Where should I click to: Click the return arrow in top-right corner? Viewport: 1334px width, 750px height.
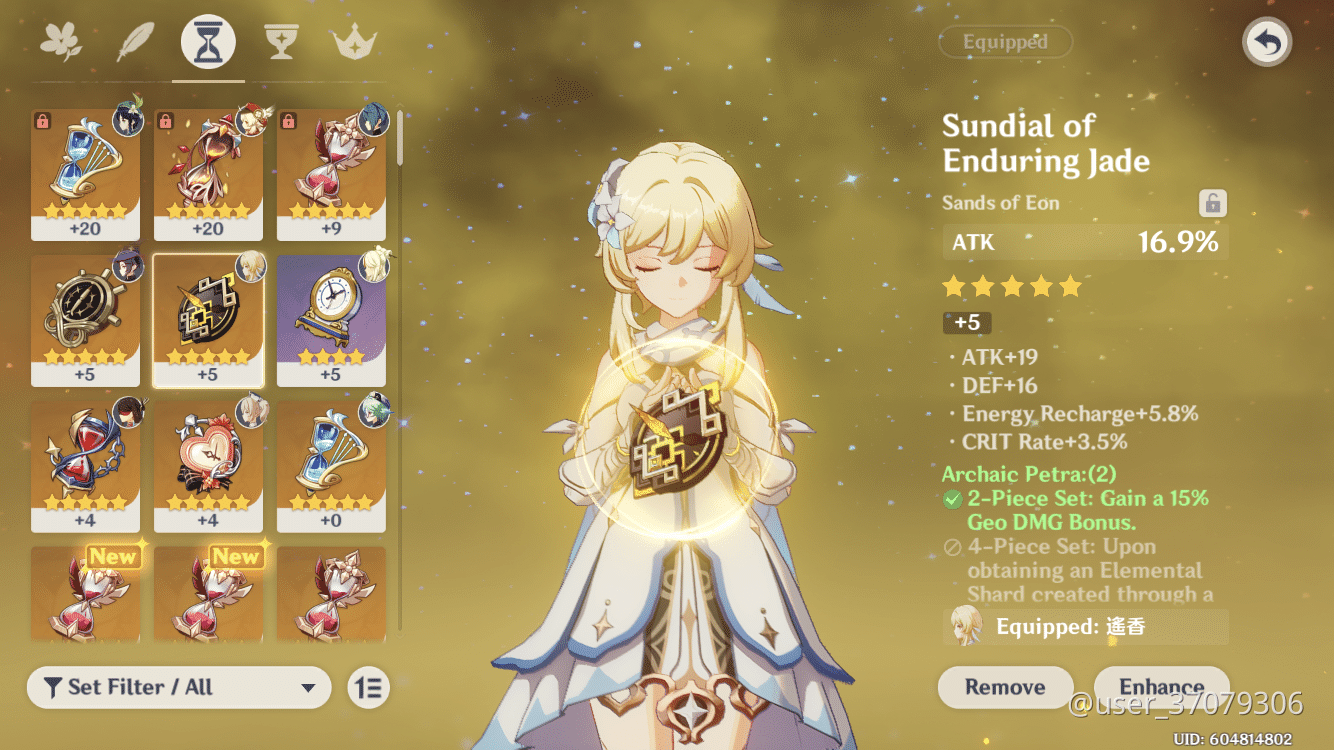tap(1266, 42)
